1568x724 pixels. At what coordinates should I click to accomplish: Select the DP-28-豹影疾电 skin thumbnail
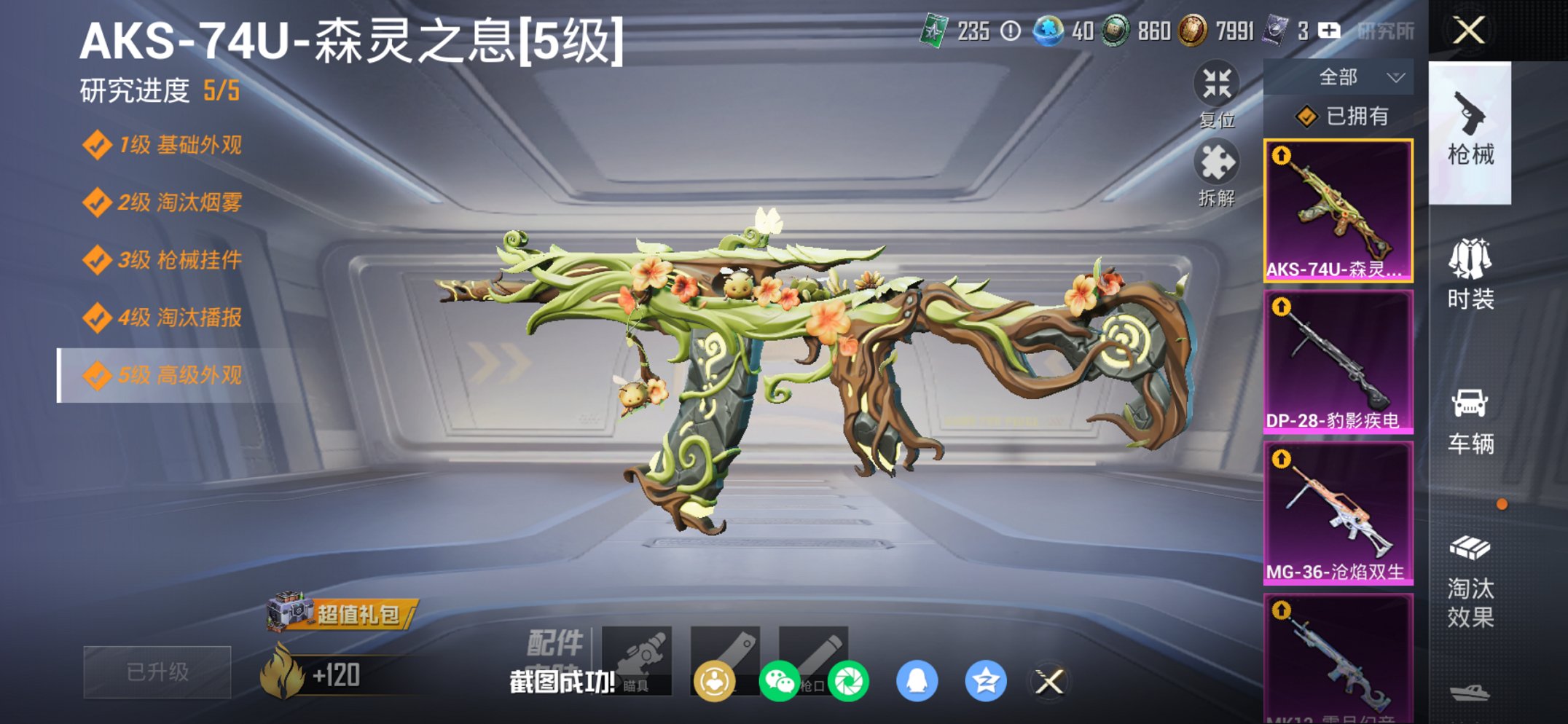1338,360
